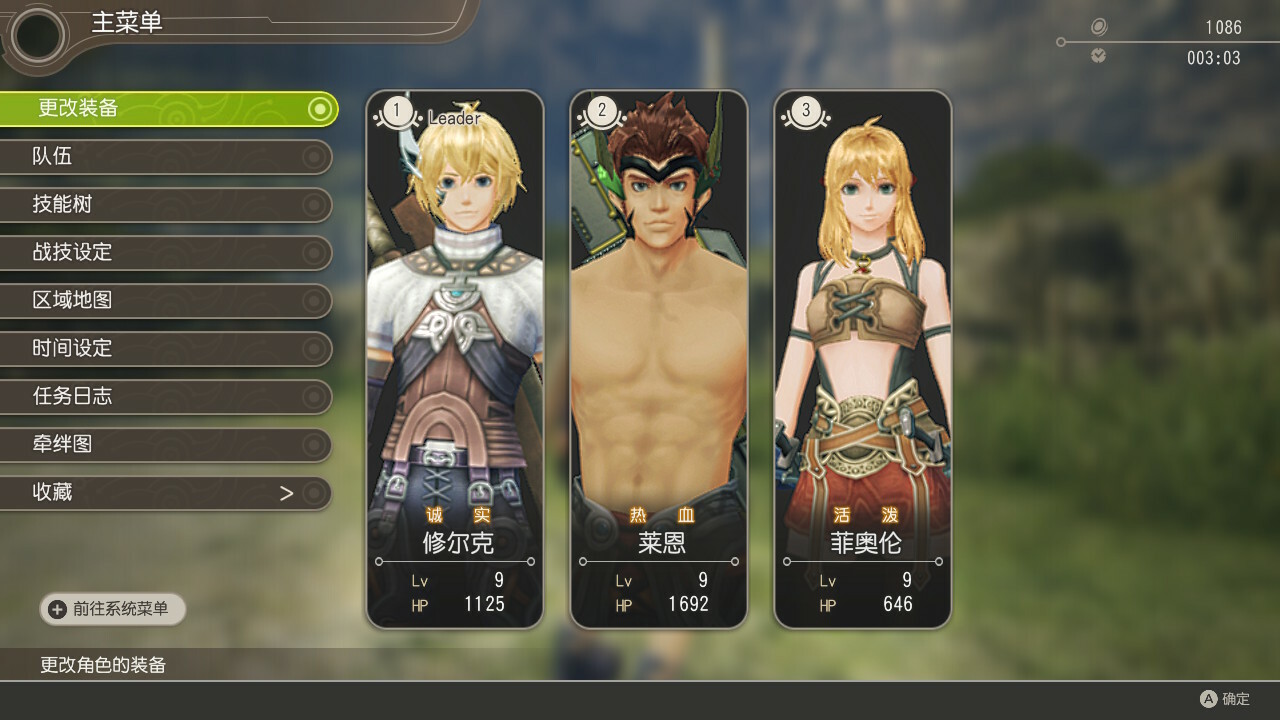
Task: Open the 区域地图 area map
Action: (x=165, y=300)
